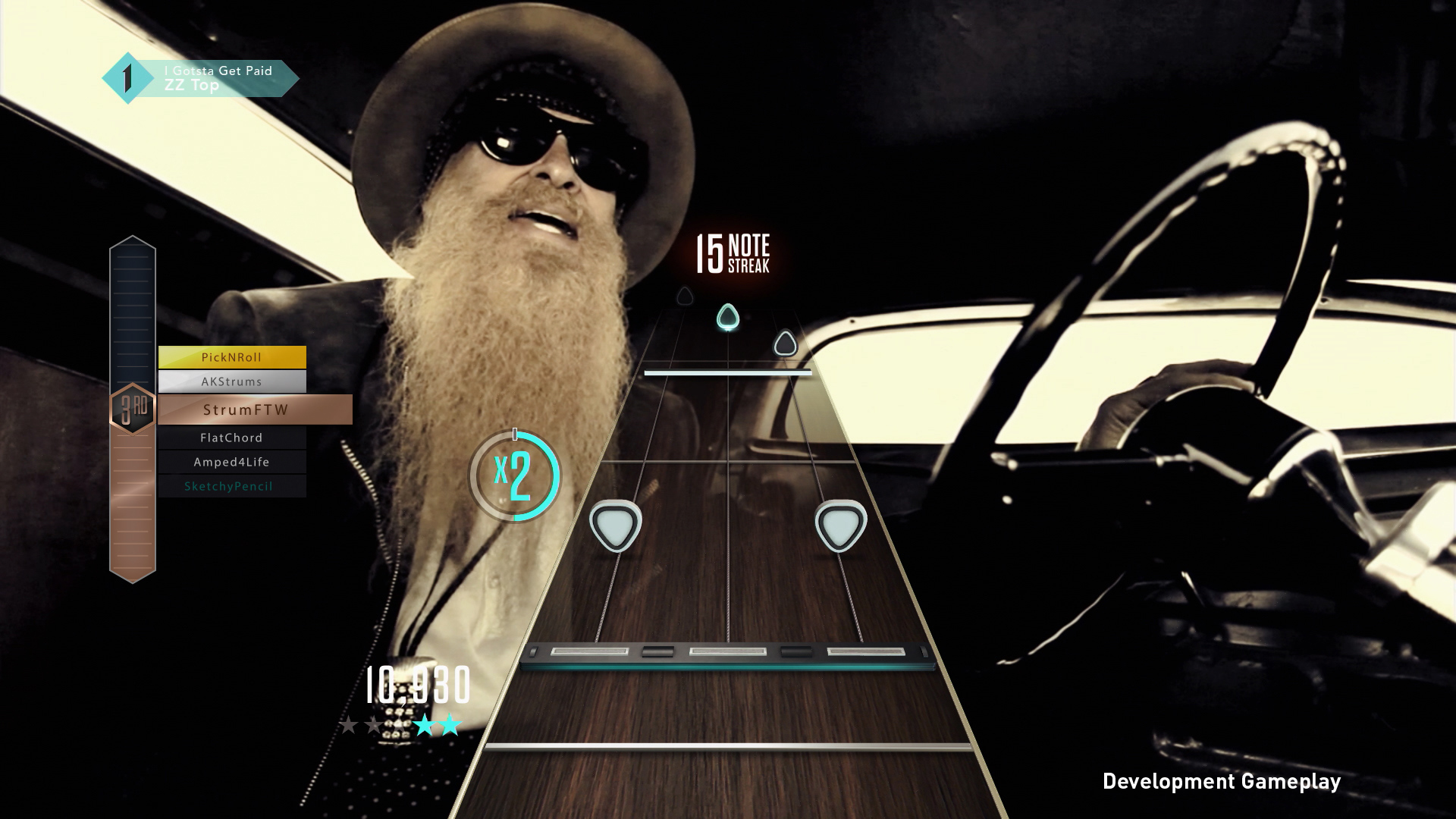Select AKStrums on the leaderboard
The width and height of the screenshot is (1456, 819).
[x=231, y=381]
